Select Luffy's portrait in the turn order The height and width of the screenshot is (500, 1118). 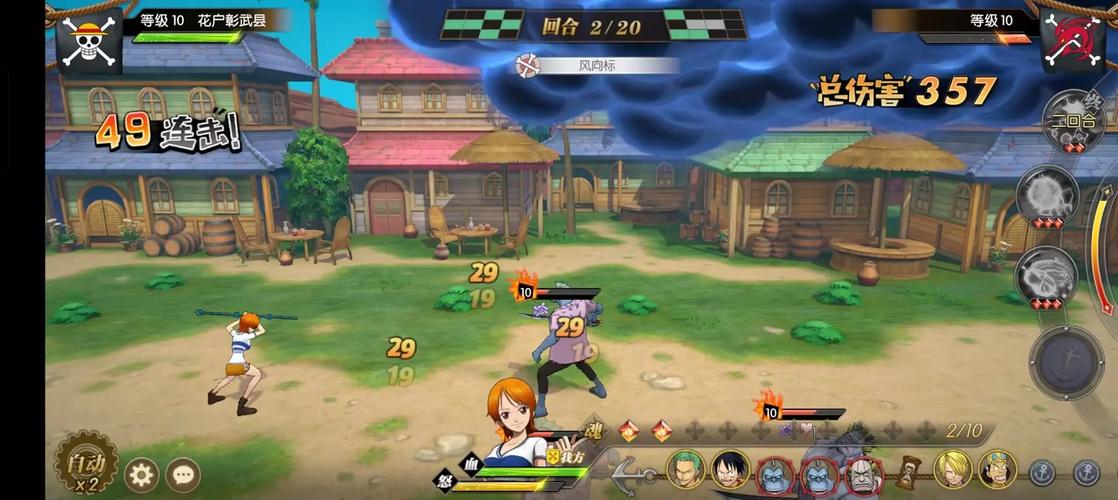pos(730,470)
